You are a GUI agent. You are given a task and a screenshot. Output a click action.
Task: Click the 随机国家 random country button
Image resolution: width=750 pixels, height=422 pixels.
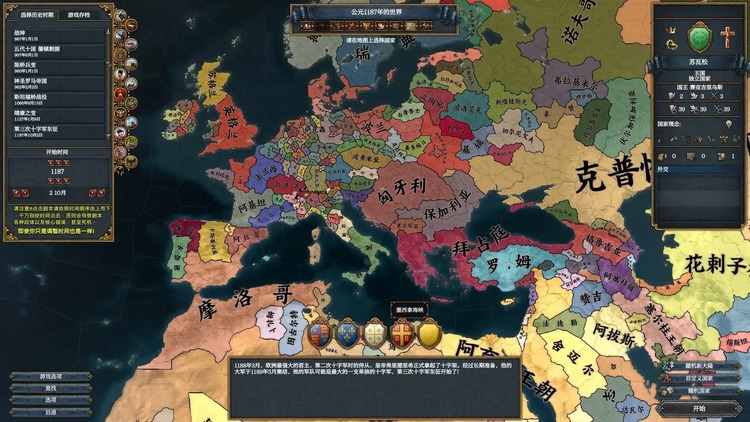point(699,390)
